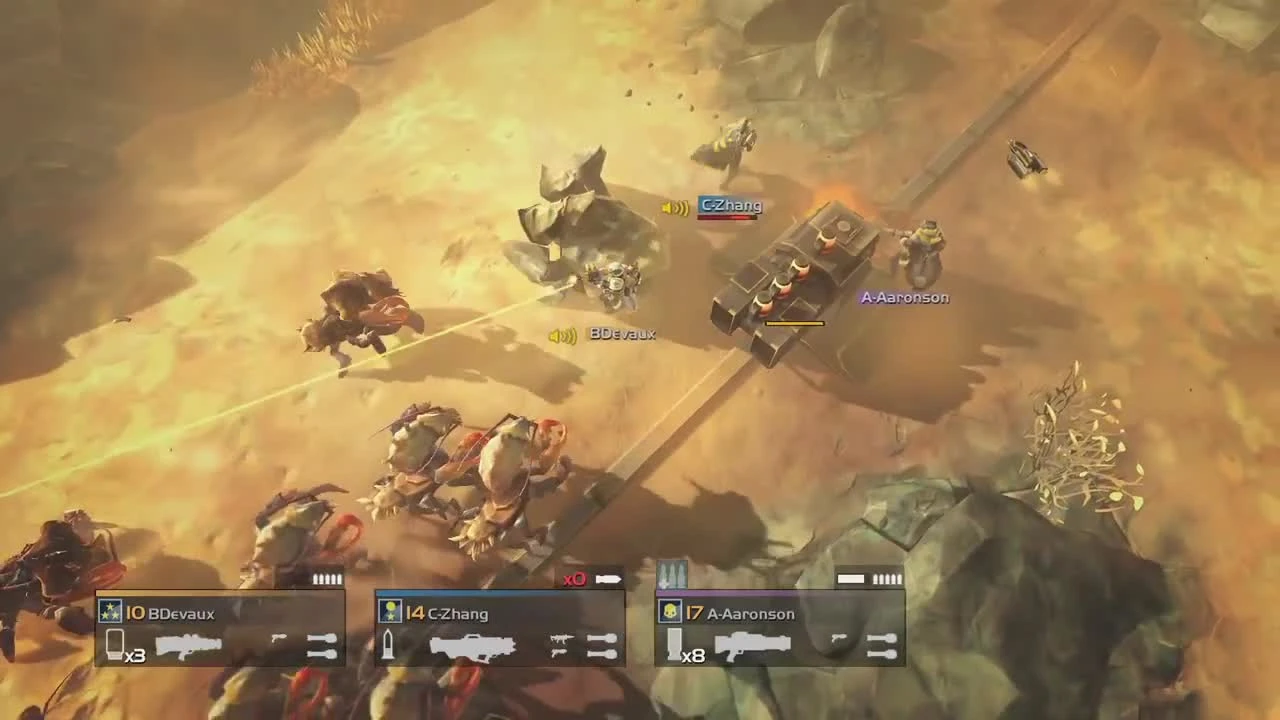This screenshot has width=1280, height=720.
Task: Toggle the x0 ammo counter above C-Zhang's panel
Action: coord(574,578)
